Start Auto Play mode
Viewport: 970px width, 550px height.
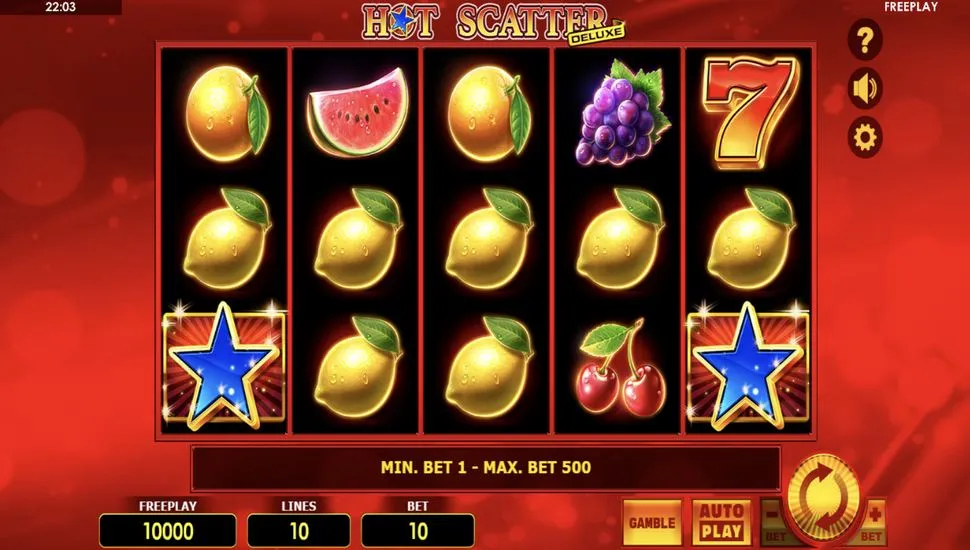(x=720, y=522)
